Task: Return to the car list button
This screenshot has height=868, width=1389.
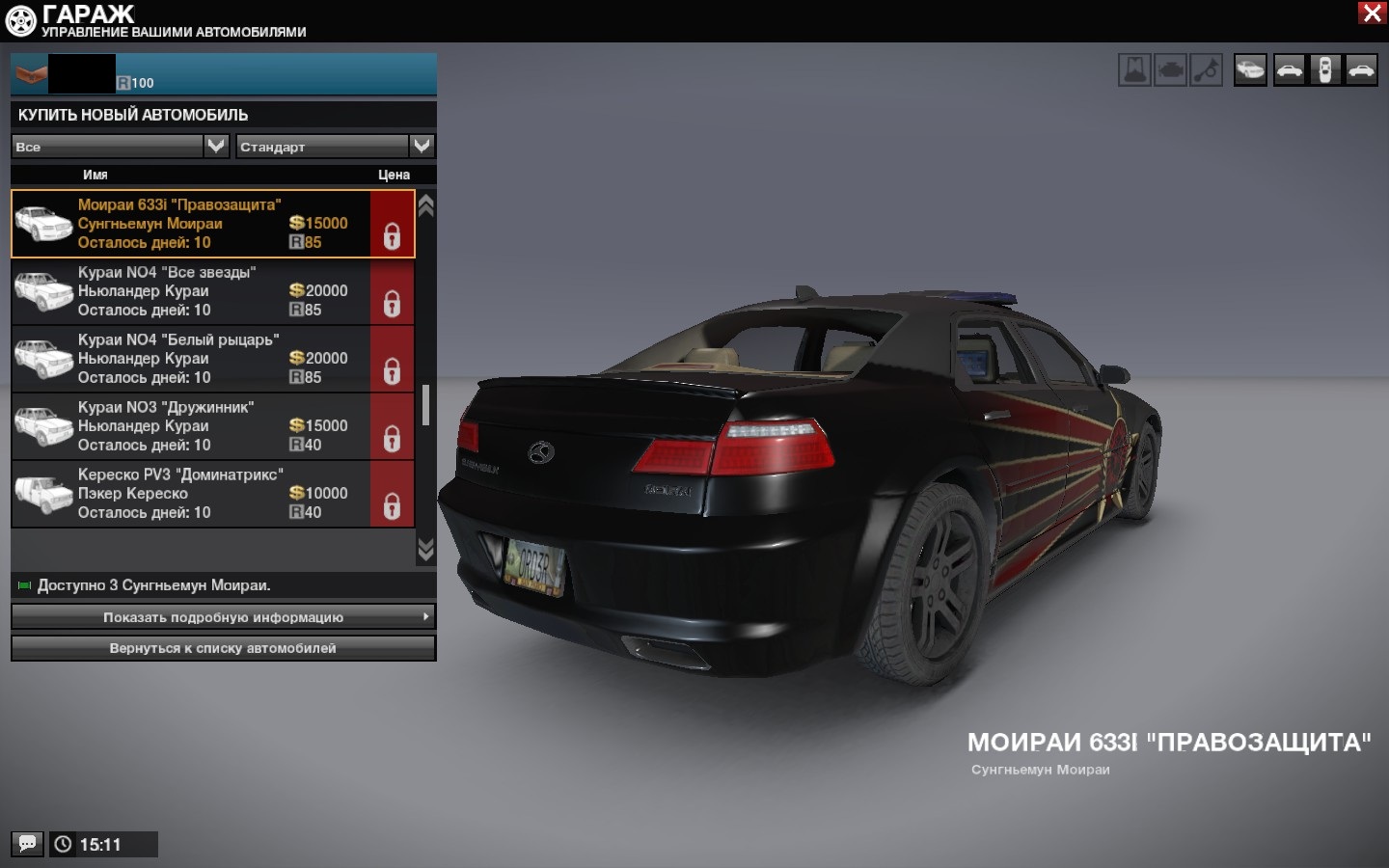Action: (x=223, y=648)
